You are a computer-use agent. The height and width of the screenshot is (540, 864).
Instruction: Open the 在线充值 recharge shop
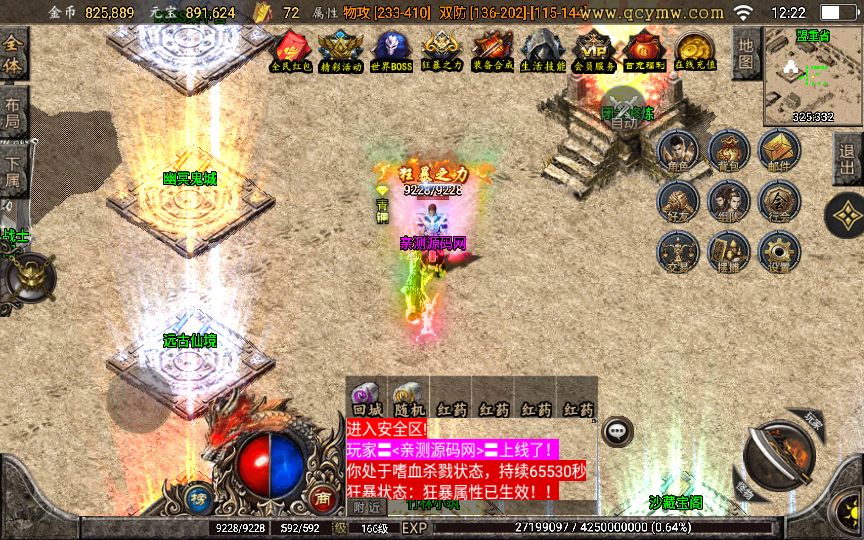[695, 49]
